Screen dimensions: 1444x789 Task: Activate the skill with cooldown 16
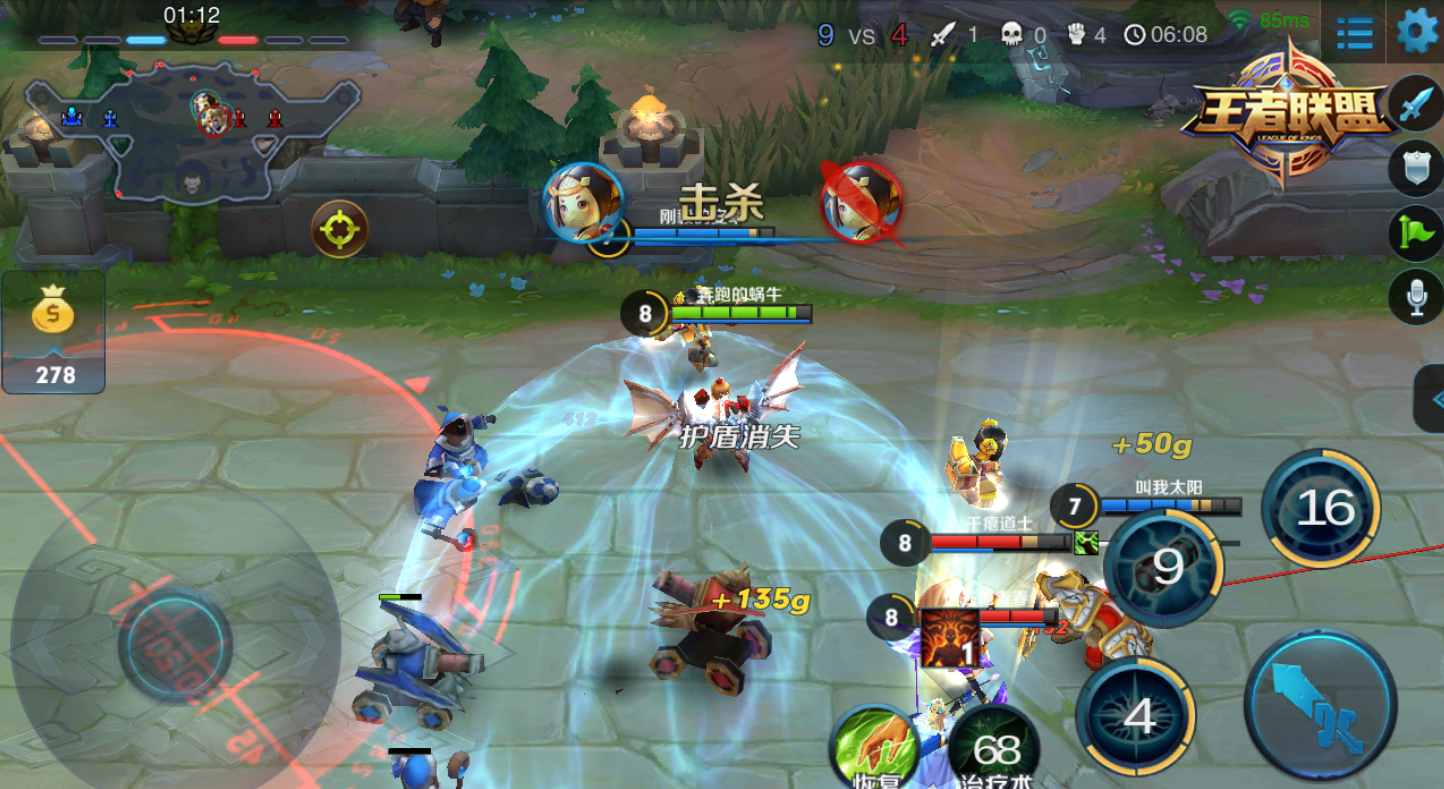[x=1322, y=509]
